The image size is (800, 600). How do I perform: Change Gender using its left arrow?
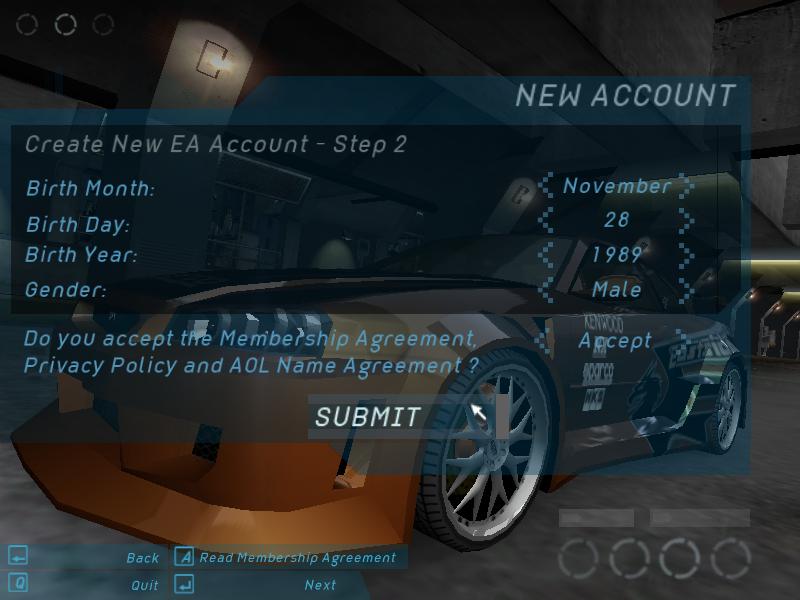point(546,289)
